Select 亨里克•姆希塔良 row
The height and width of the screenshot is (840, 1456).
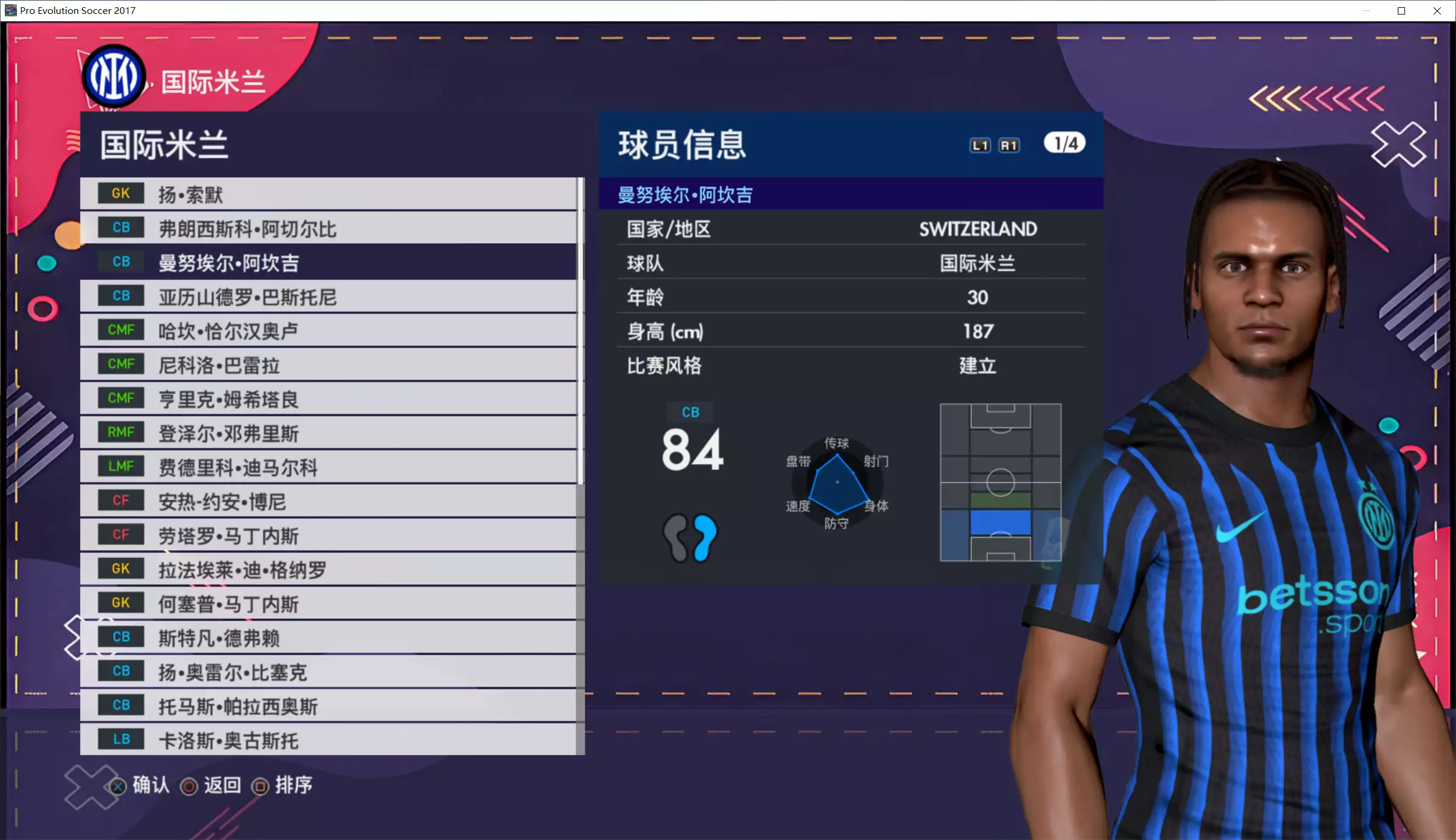tap(327, 398)
